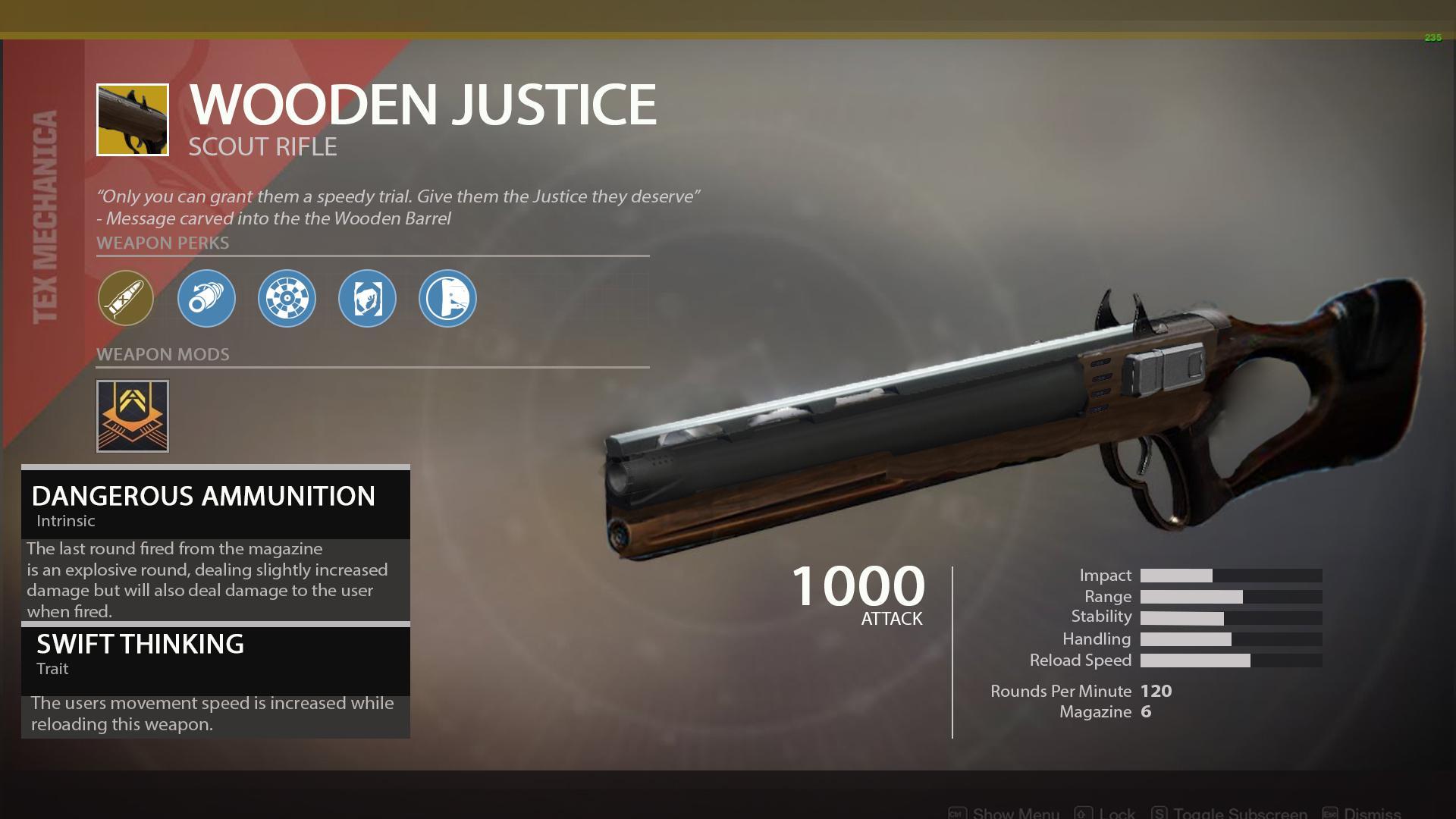Select the rightmost weapon perk icon
Screen dimensions: 1456x819
(447, 299)
